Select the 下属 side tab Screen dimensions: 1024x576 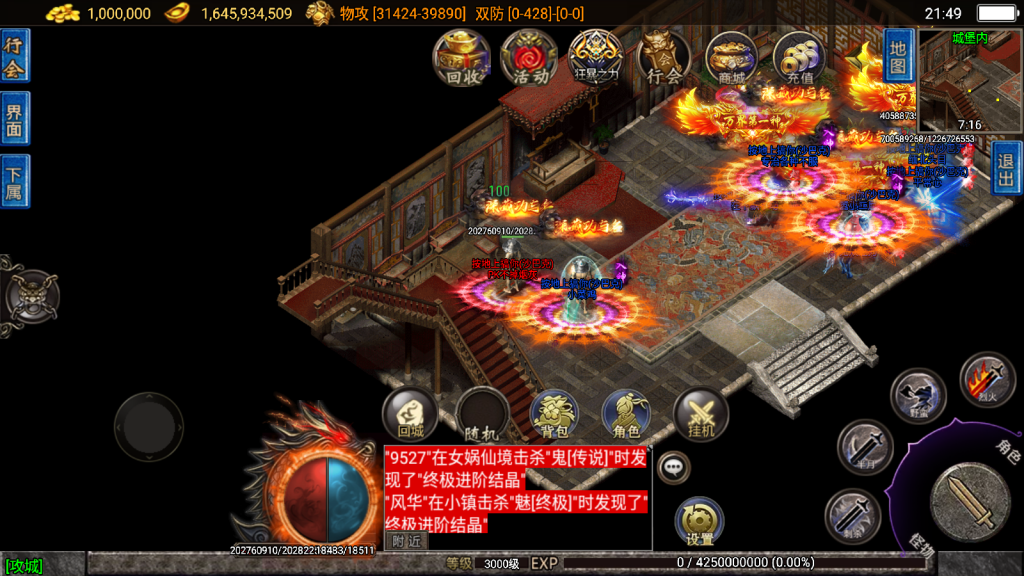coord(14,181)
